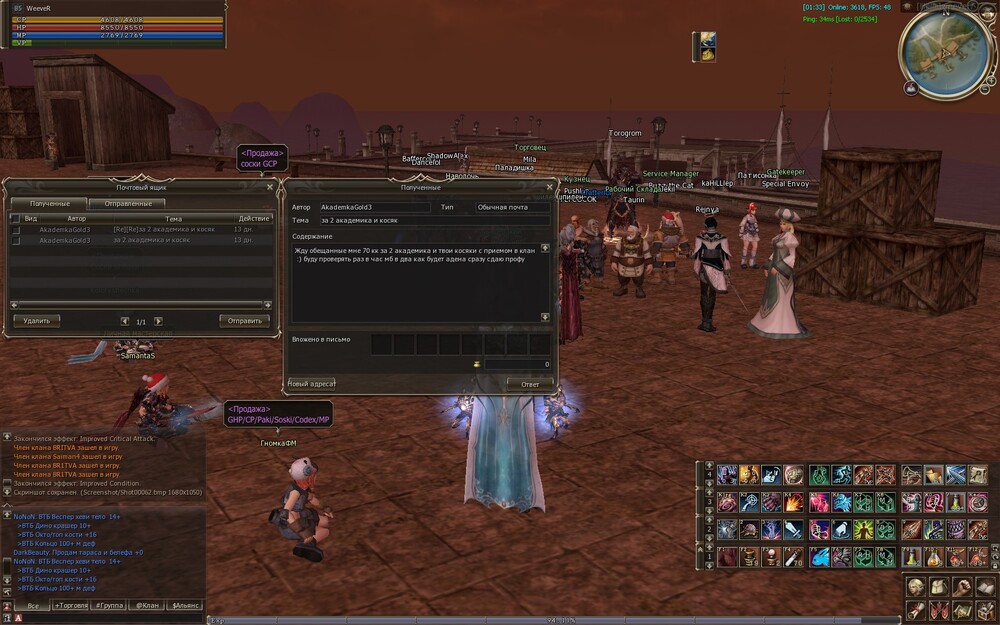
Task: Open the @Клан chat tab
Action: (147, 605)
